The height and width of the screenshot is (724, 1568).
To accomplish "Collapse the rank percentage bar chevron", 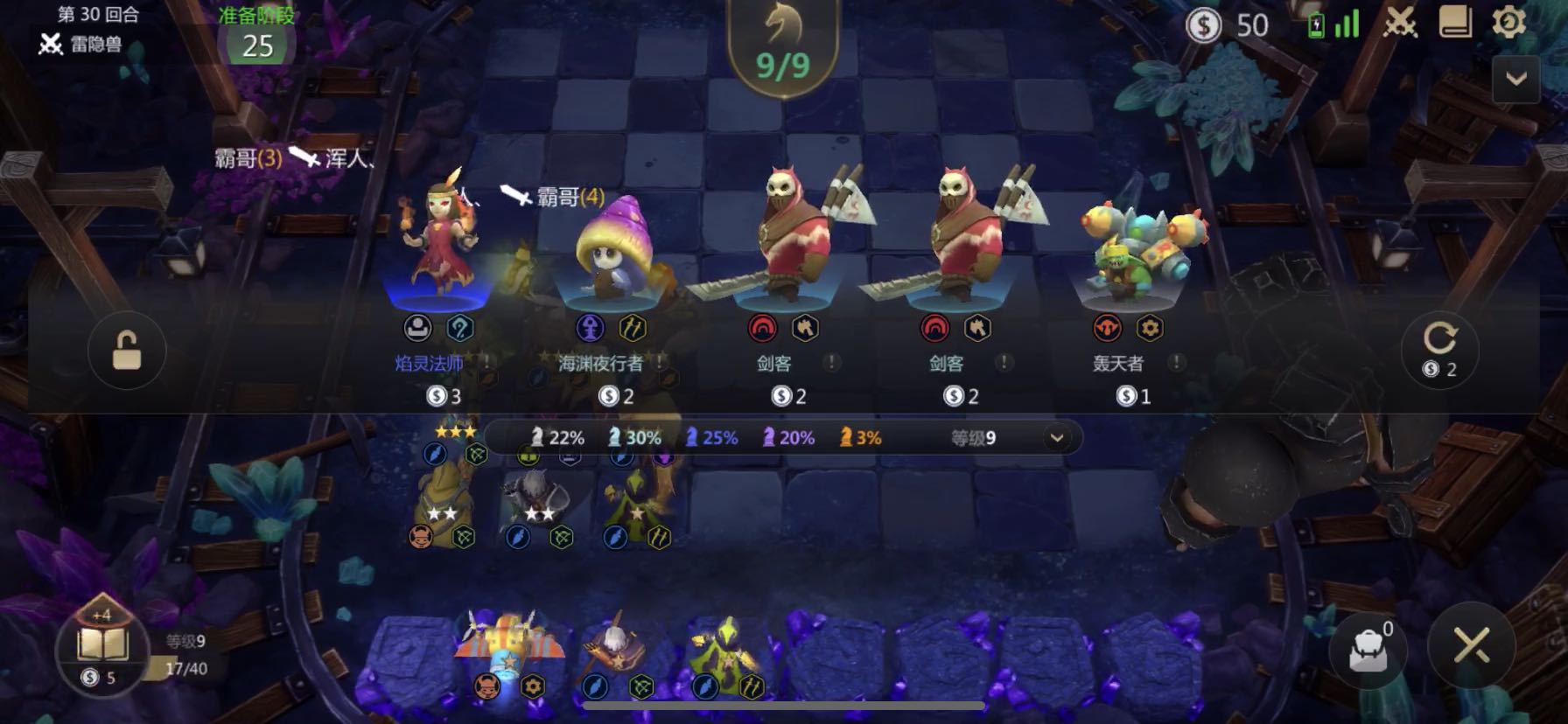I will pos(1057,437).
